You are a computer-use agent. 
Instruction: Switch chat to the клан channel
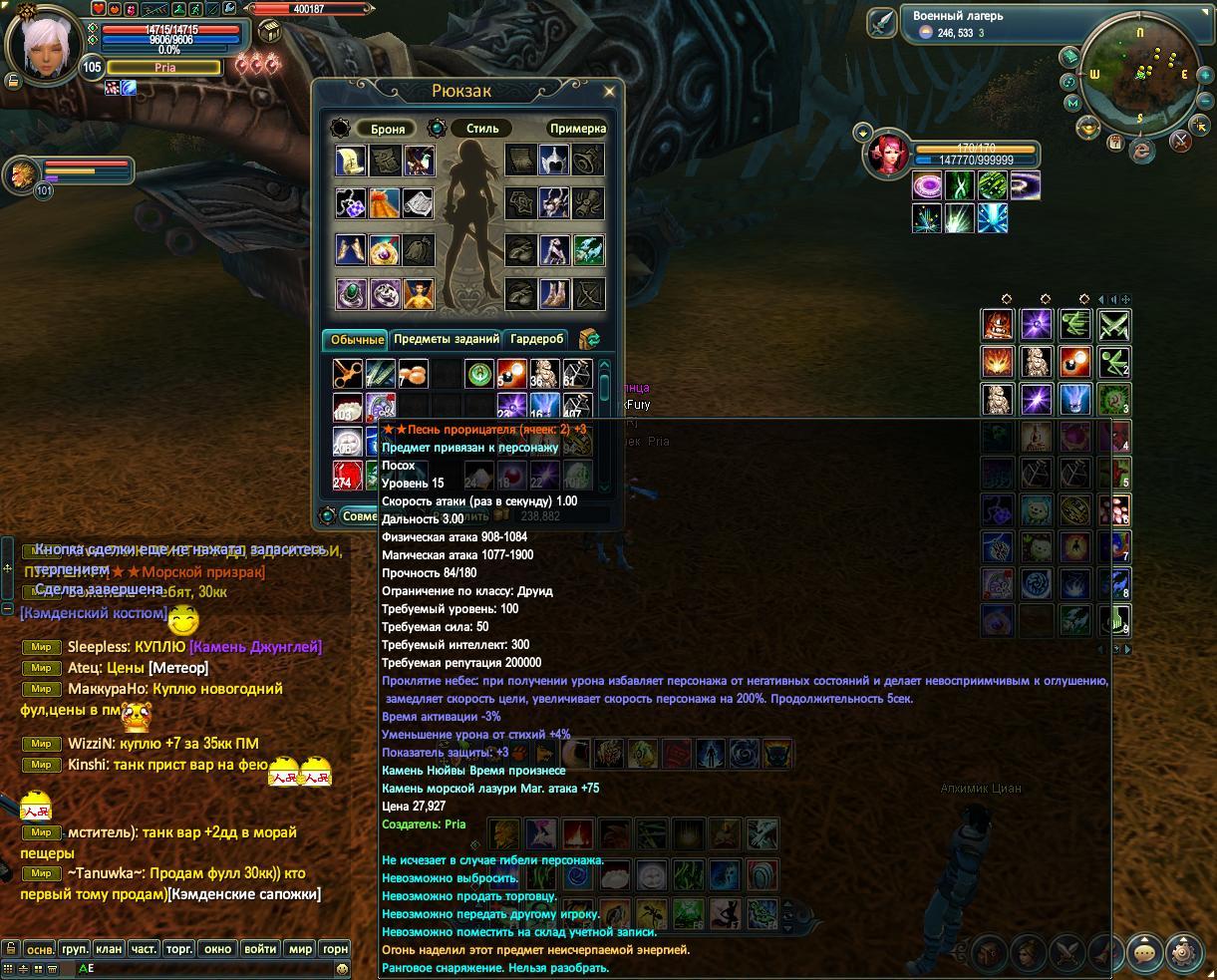tap(108, 949)
